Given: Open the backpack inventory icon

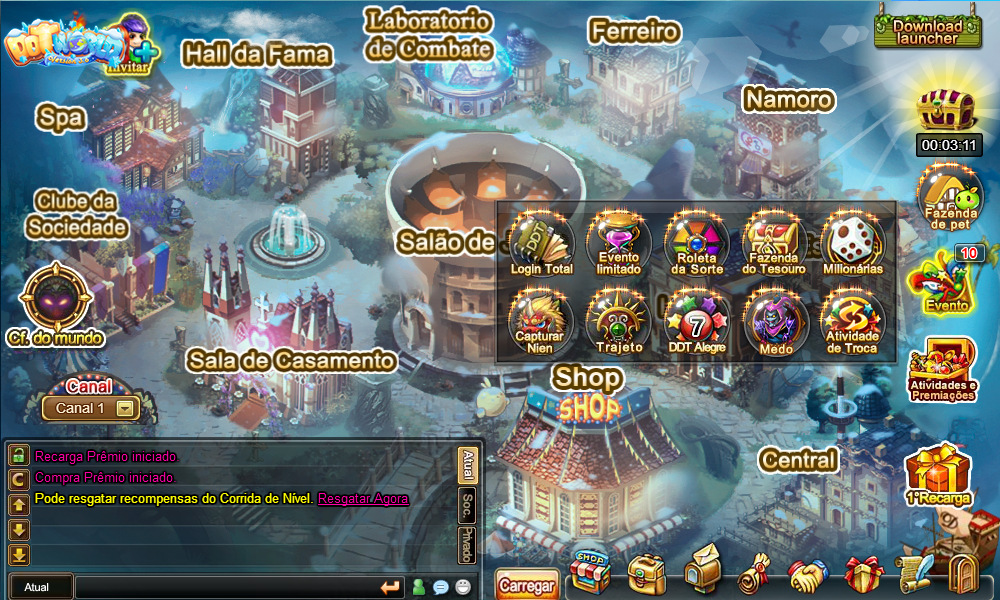Looking at the screenshot, I should [647, 574].
